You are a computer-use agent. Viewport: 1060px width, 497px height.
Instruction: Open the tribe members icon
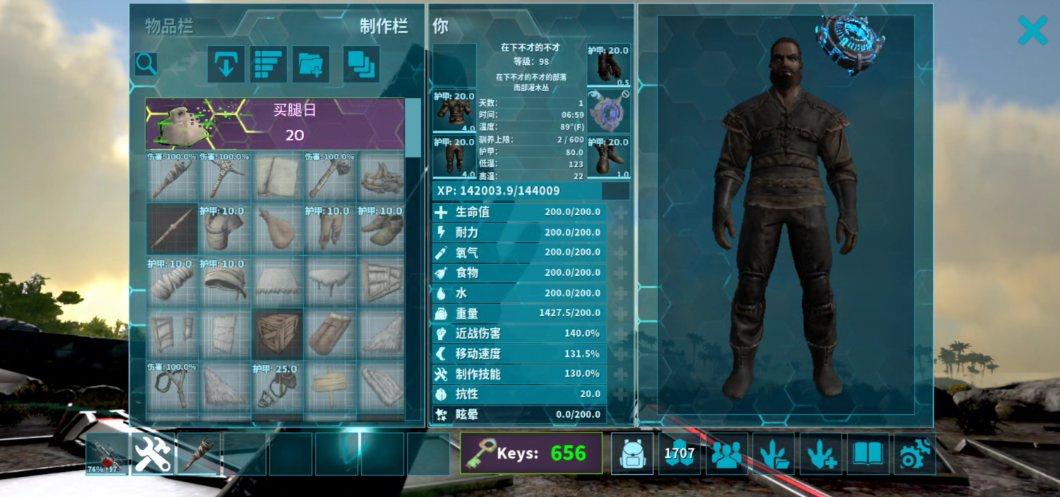727,453
